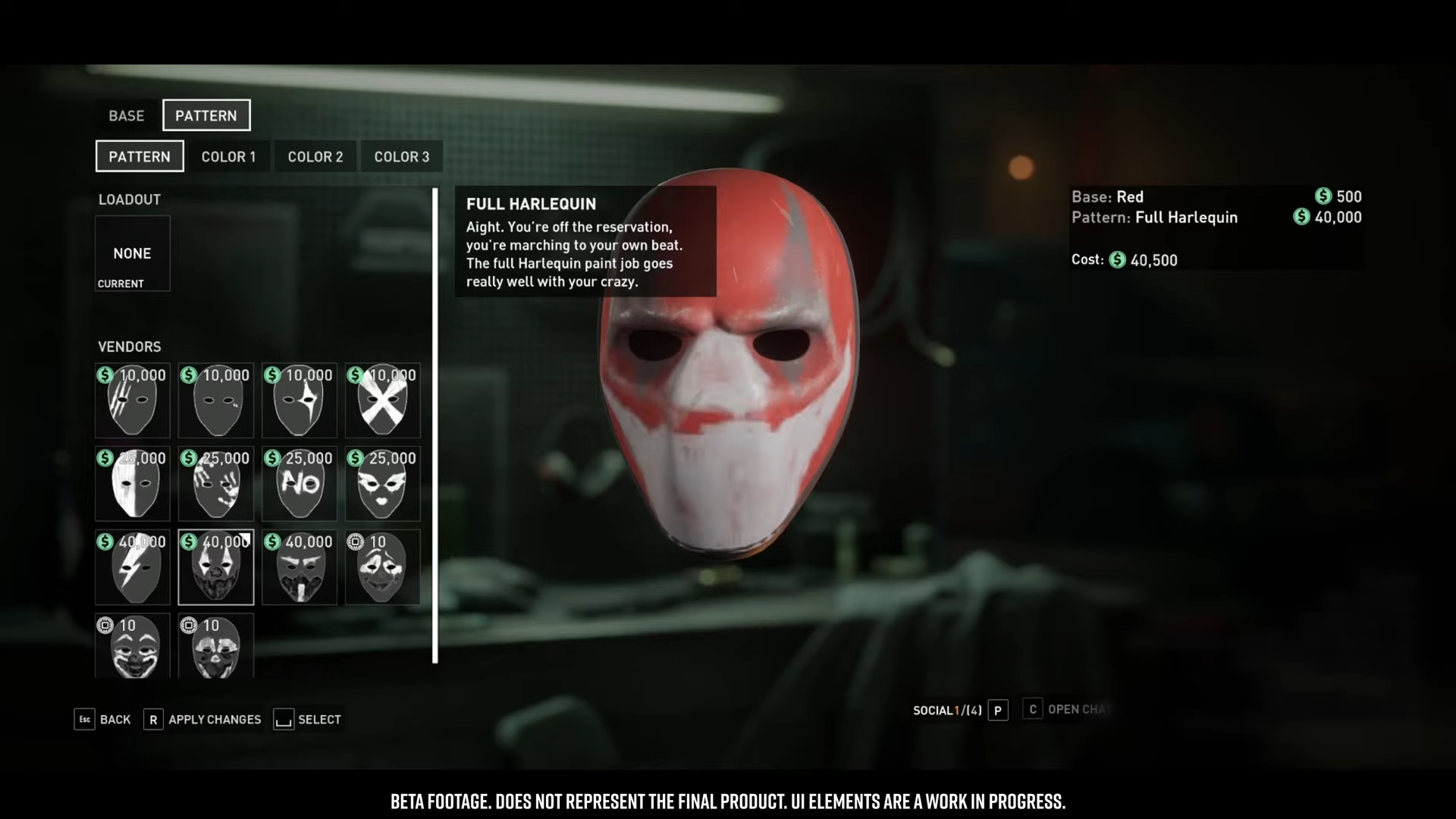This screenshot has width=1456, height=819.
Task: Choose the None loadout pattern tile
Action: (133, 253)
